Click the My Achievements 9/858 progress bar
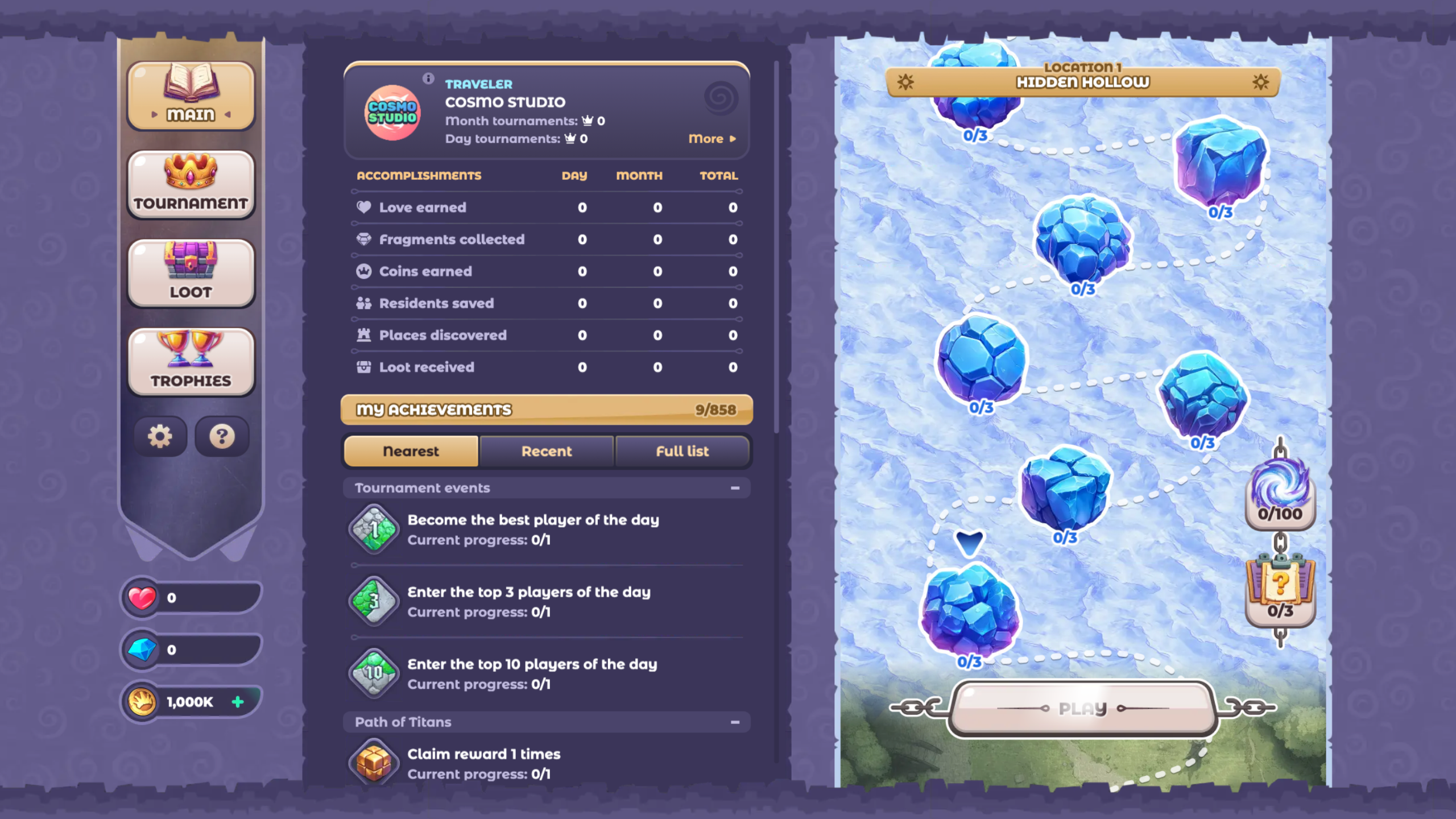1456x819 pixels. coord(545,409)
